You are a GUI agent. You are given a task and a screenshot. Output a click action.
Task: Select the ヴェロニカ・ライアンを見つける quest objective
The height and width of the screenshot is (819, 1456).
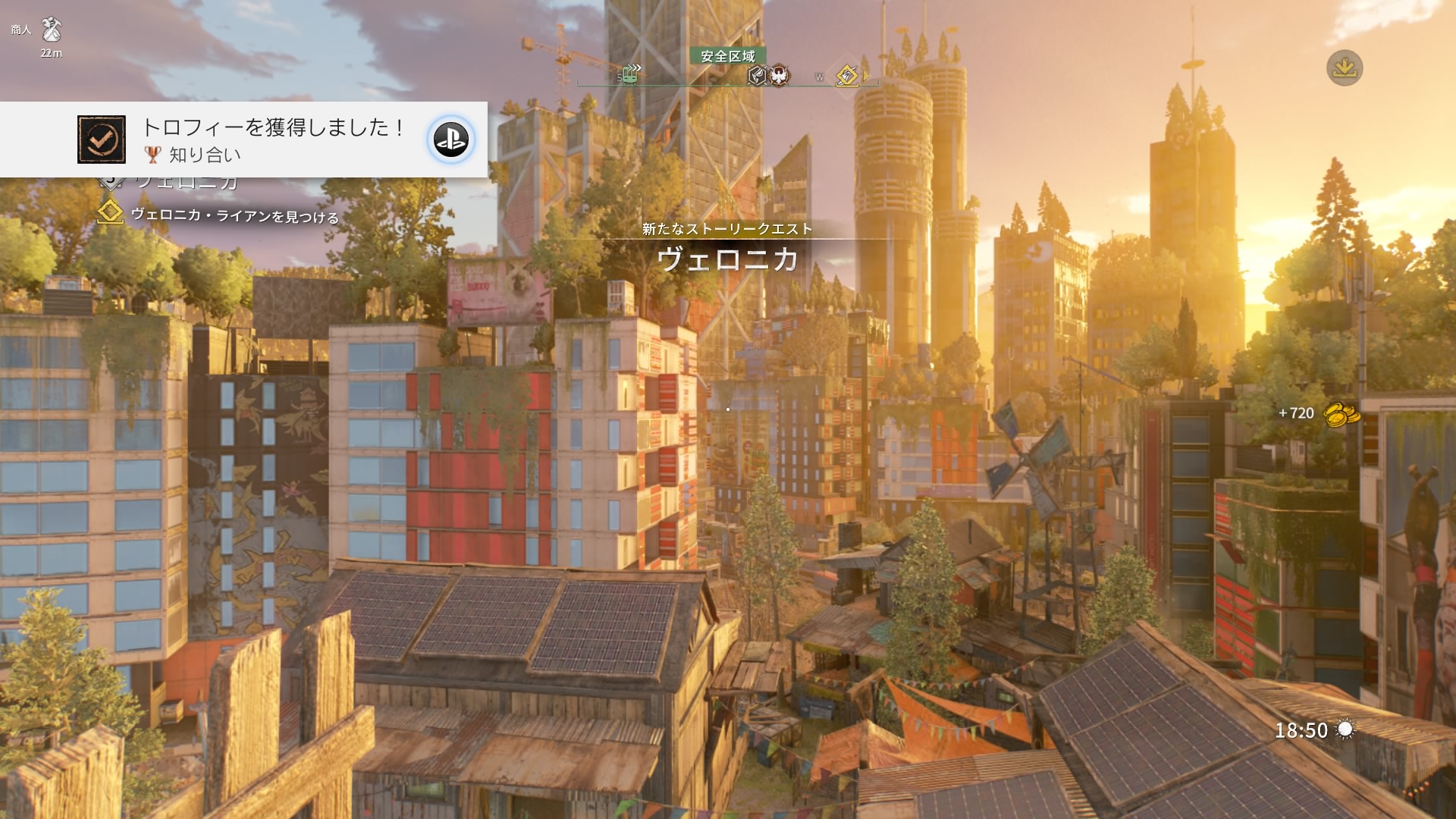tap(234, 216)
